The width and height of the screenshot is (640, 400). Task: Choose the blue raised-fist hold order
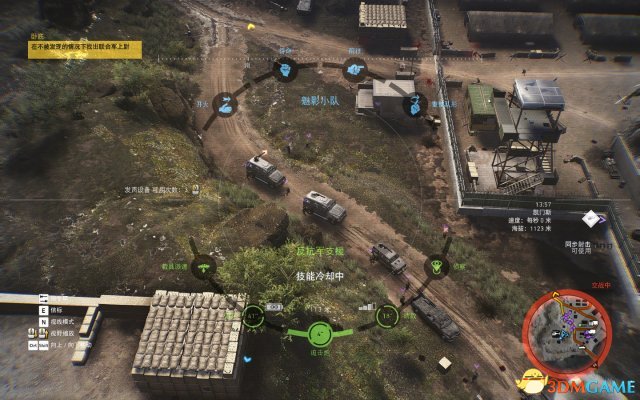tap(283, 70)
